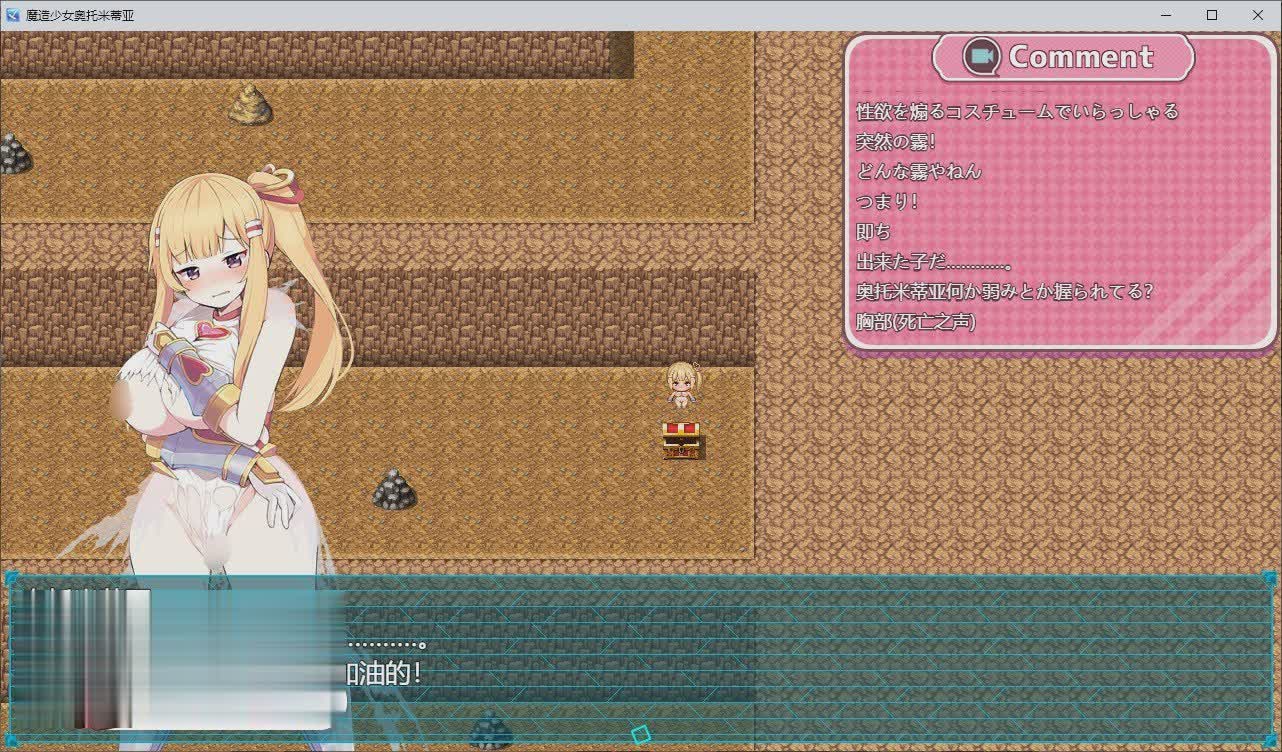Click the camera icon in the Comment header

click(984, 57)
